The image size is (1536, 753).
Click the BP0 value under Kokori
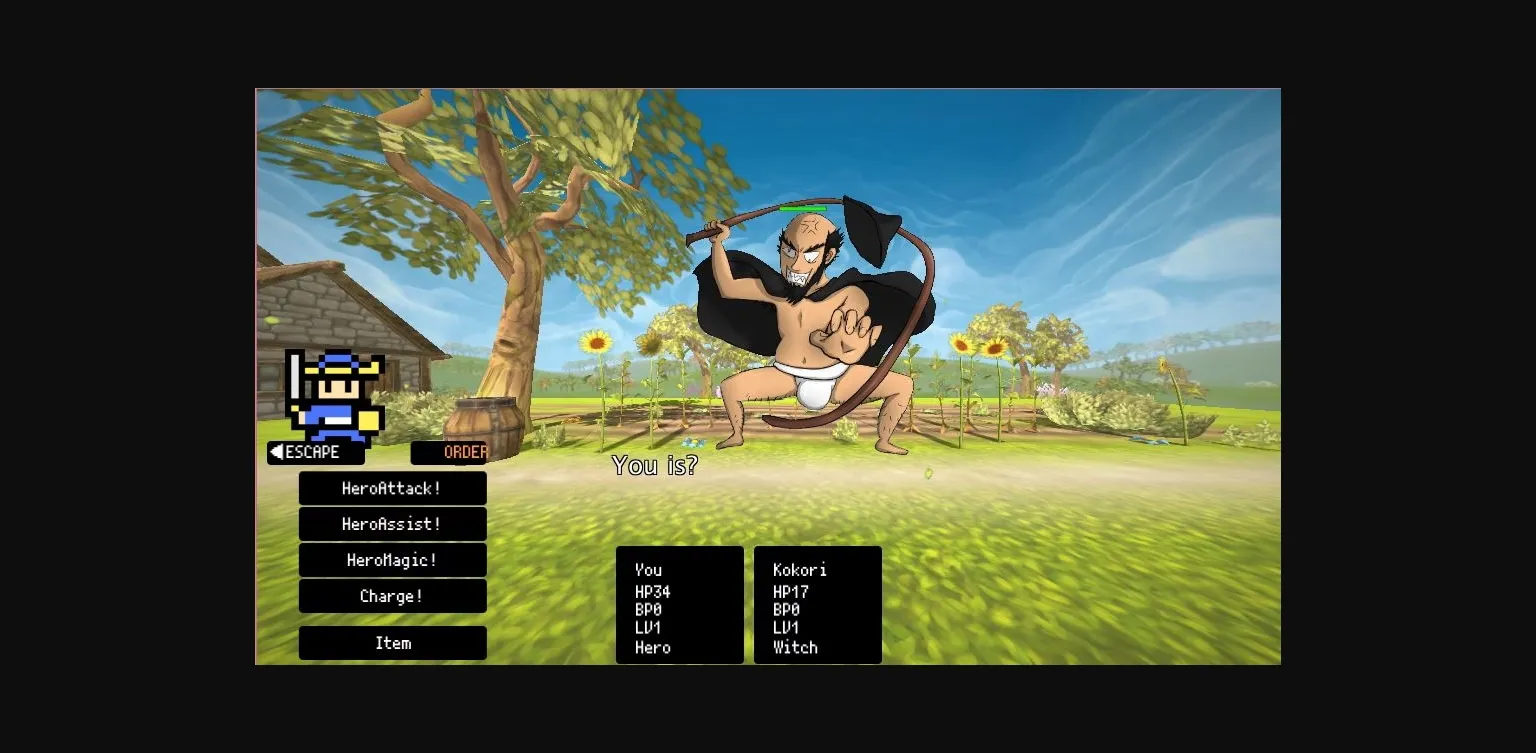[x=786, y=608]
